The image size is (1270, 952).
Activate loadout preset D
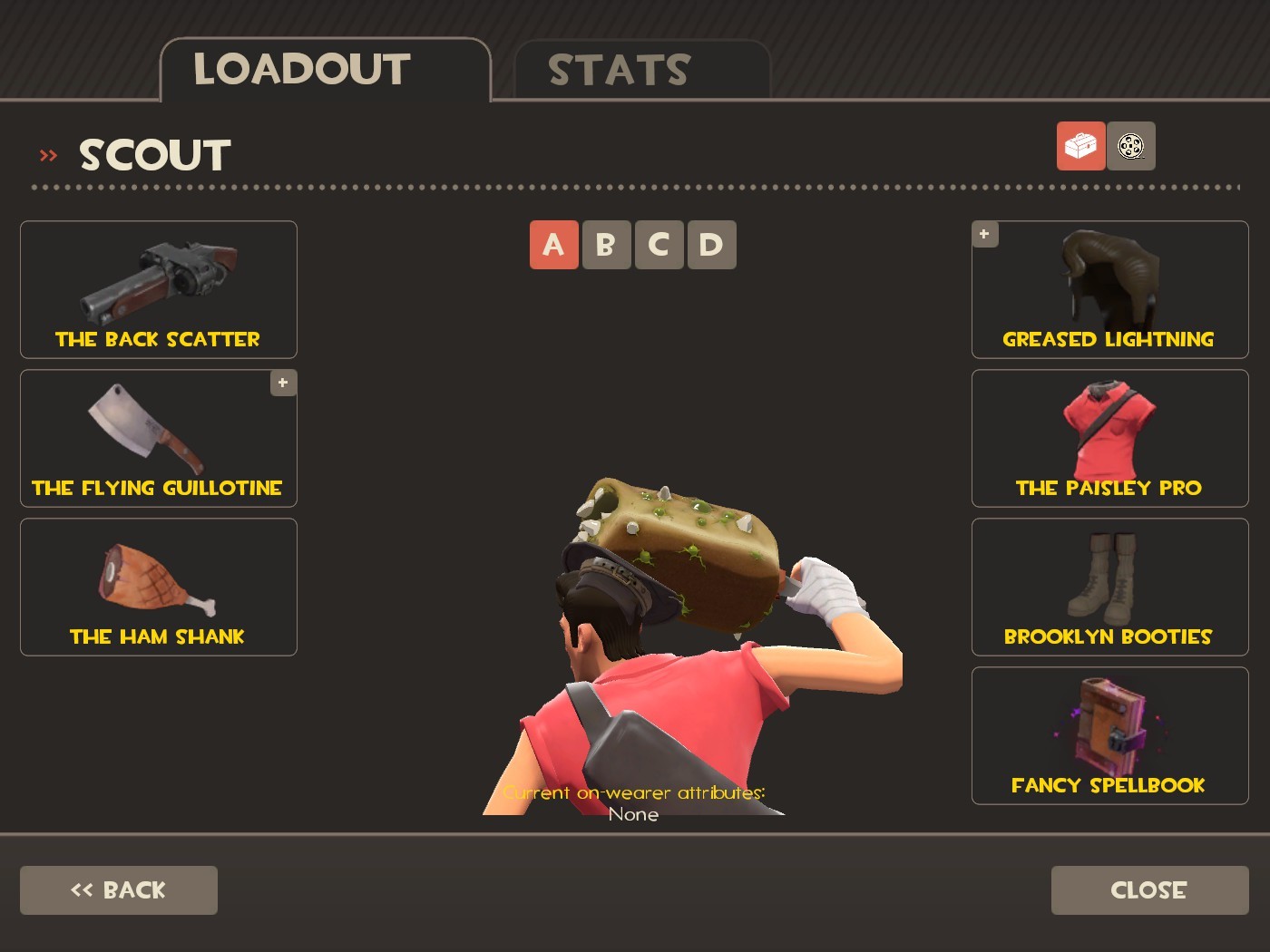711,244
